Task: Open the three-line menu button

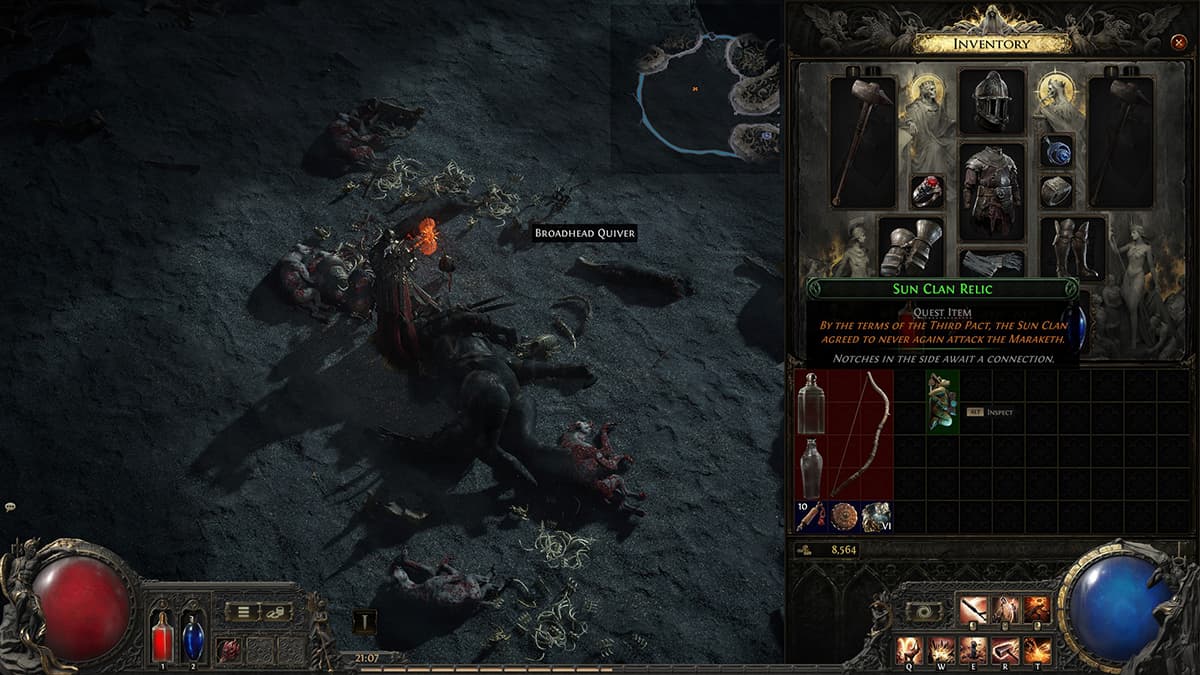Action: (x=242, y=612)
